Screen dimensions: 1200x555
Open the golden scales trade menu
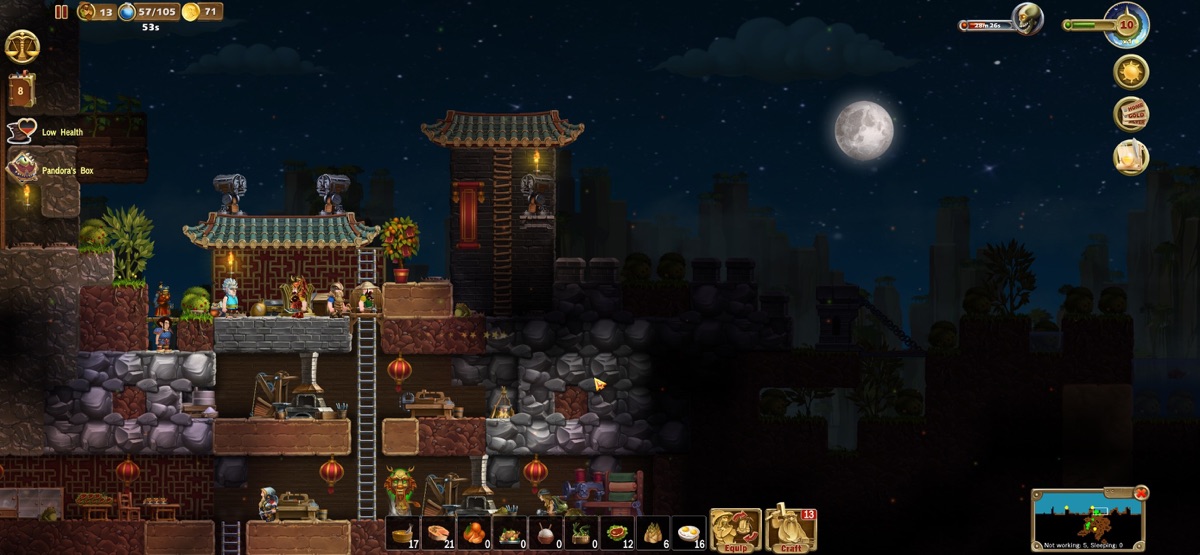[21, 46]
